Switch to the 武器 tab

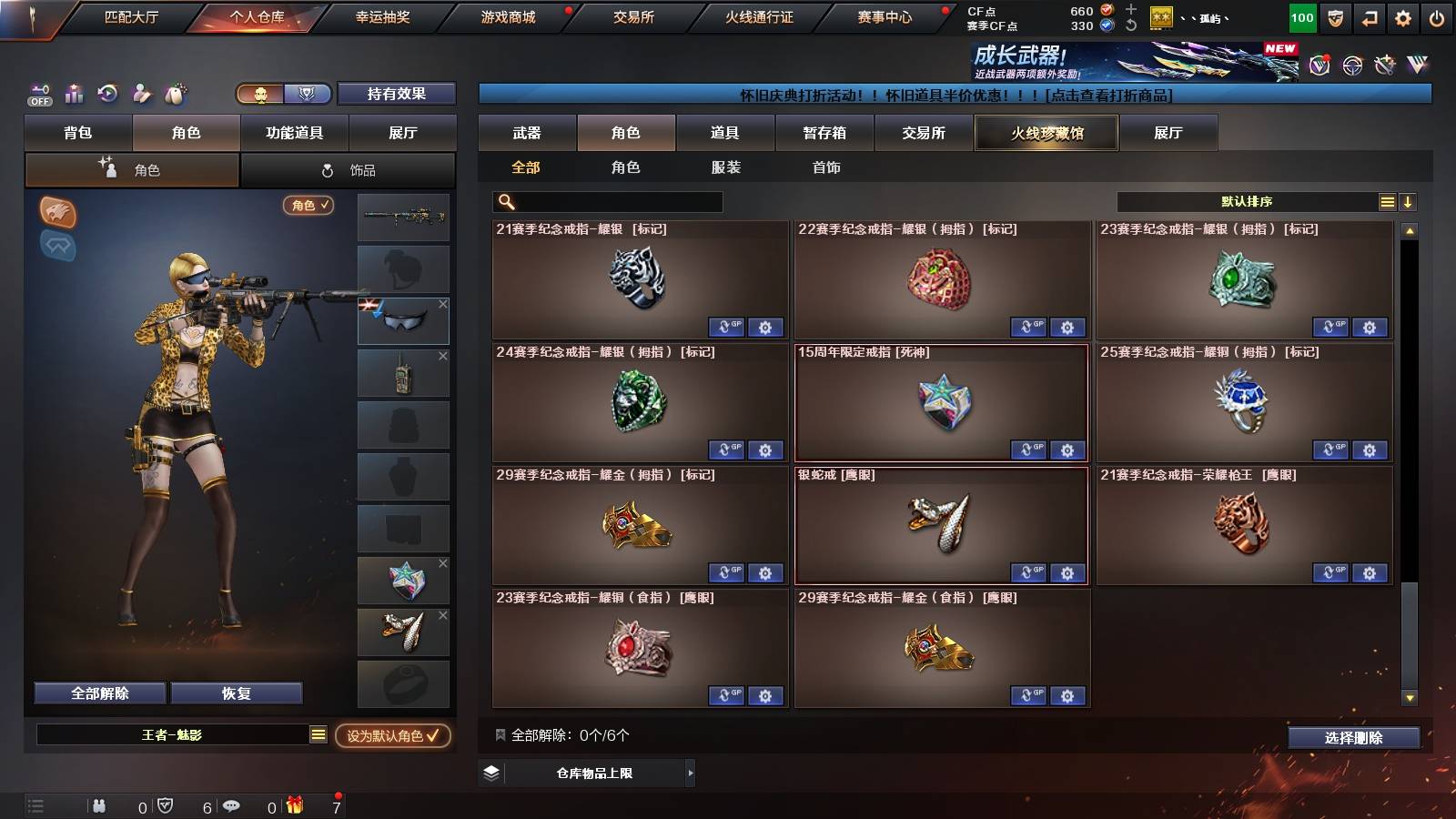coord(528,133)
